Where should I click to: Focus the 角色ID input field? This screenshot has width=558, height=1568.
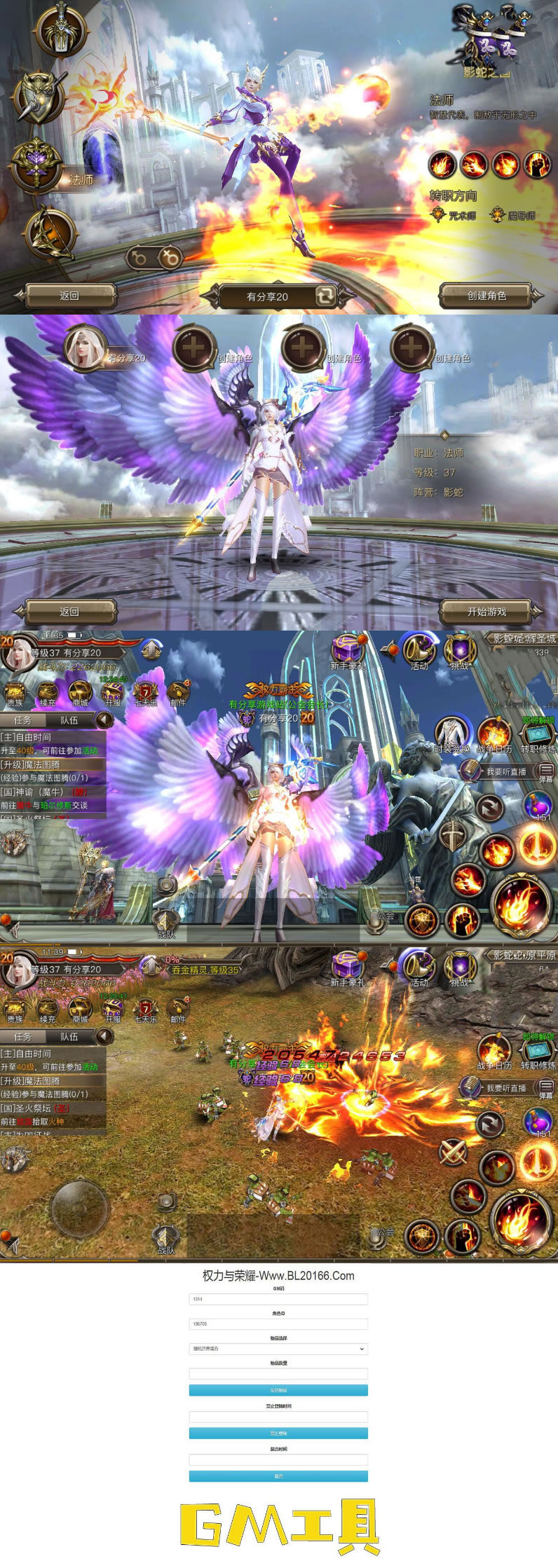pos(278,1323)
